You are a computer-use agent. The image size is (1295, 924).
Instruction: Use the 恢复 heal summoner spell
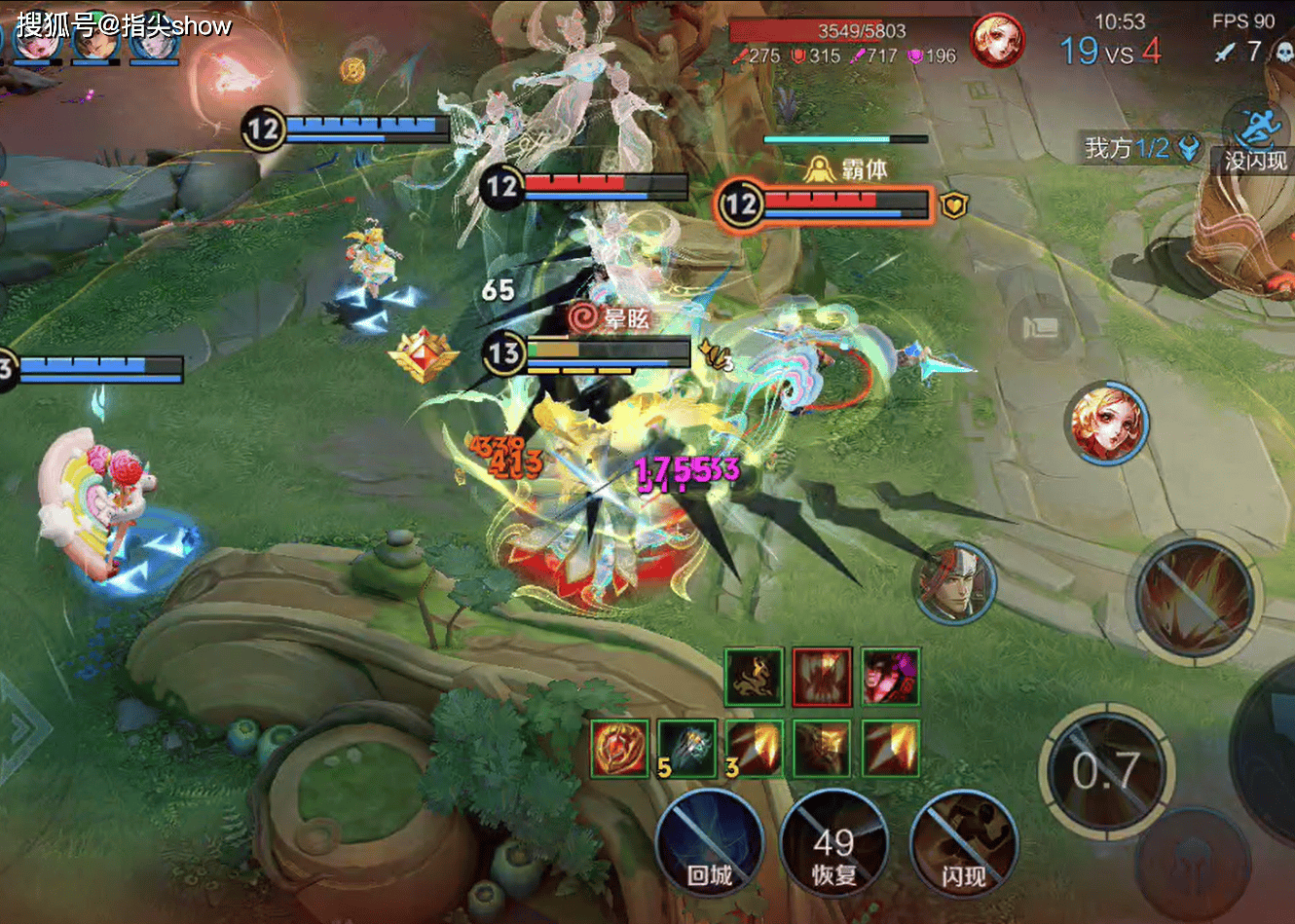tap(833, 843)
